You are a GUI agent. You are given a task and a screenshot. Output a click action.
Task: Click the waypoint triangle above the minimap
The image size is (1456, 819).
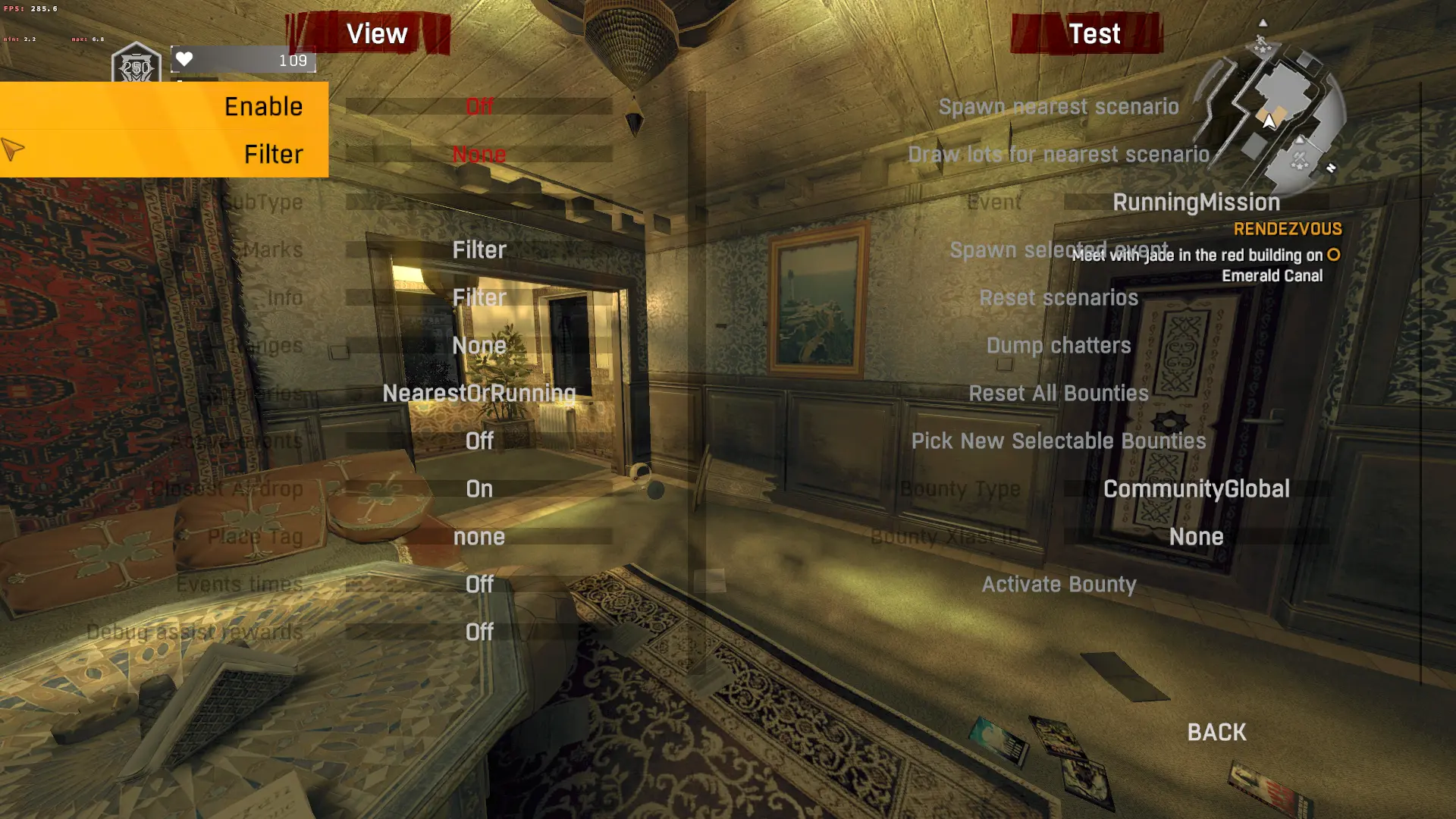(1263, 23)
